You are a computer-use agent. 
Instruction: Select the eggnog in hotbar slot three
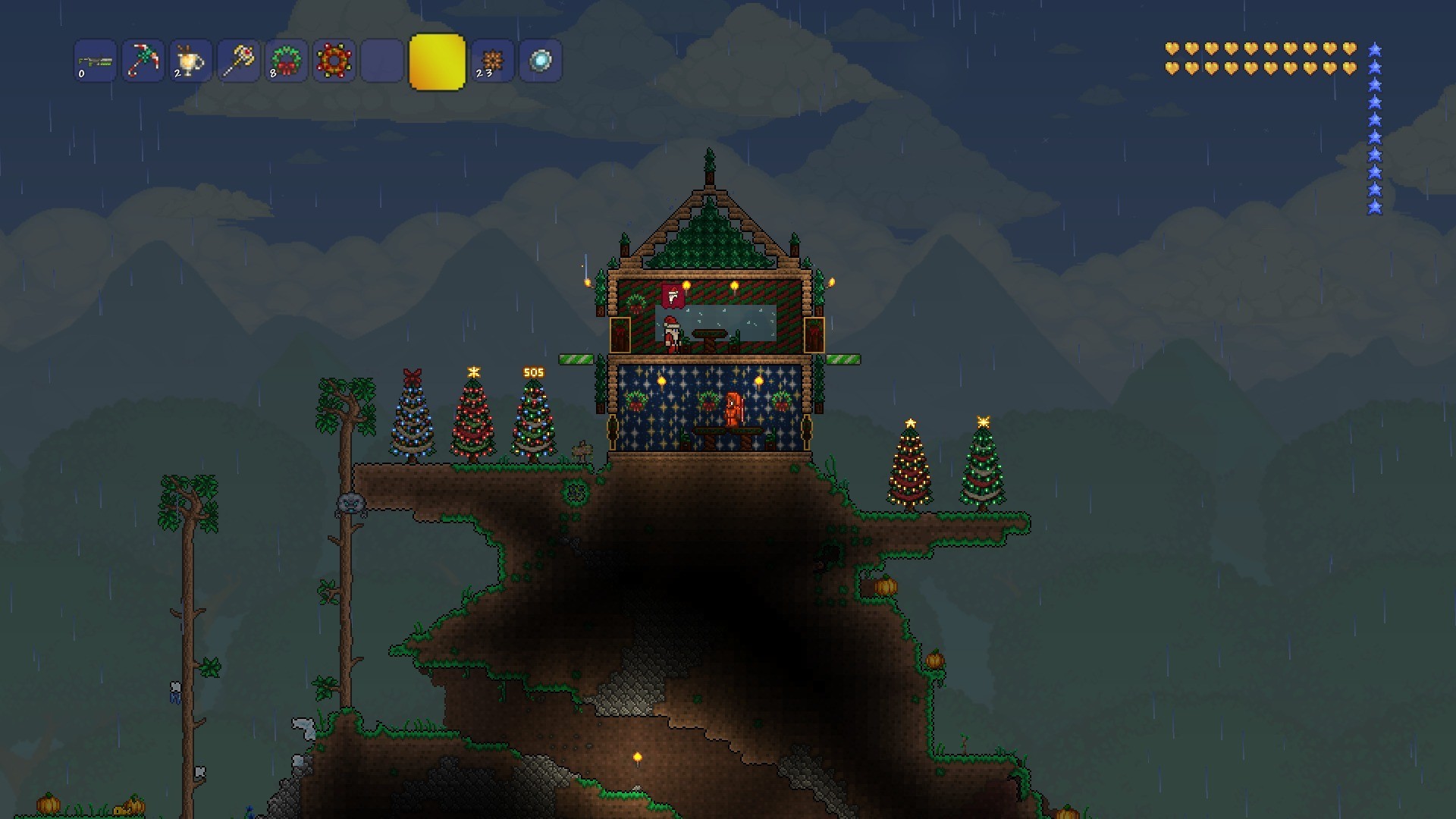190,61
